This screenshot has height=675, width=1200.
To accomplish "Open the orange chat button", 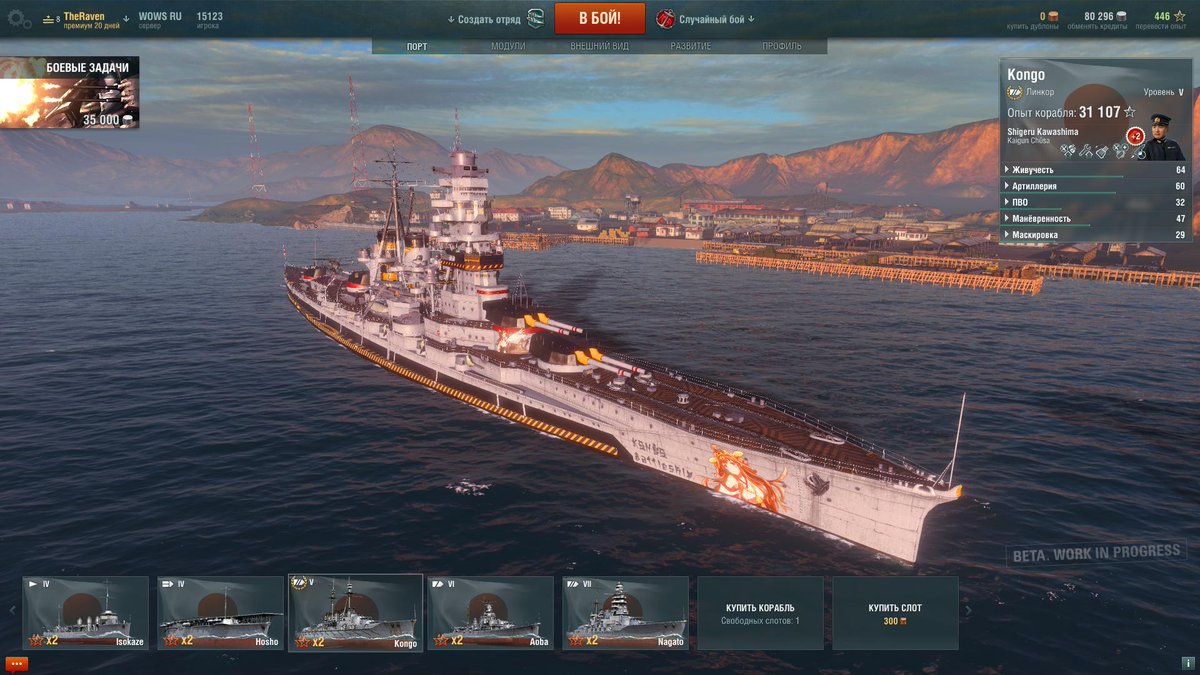I will pyautogui.click(x=17, y=663).
